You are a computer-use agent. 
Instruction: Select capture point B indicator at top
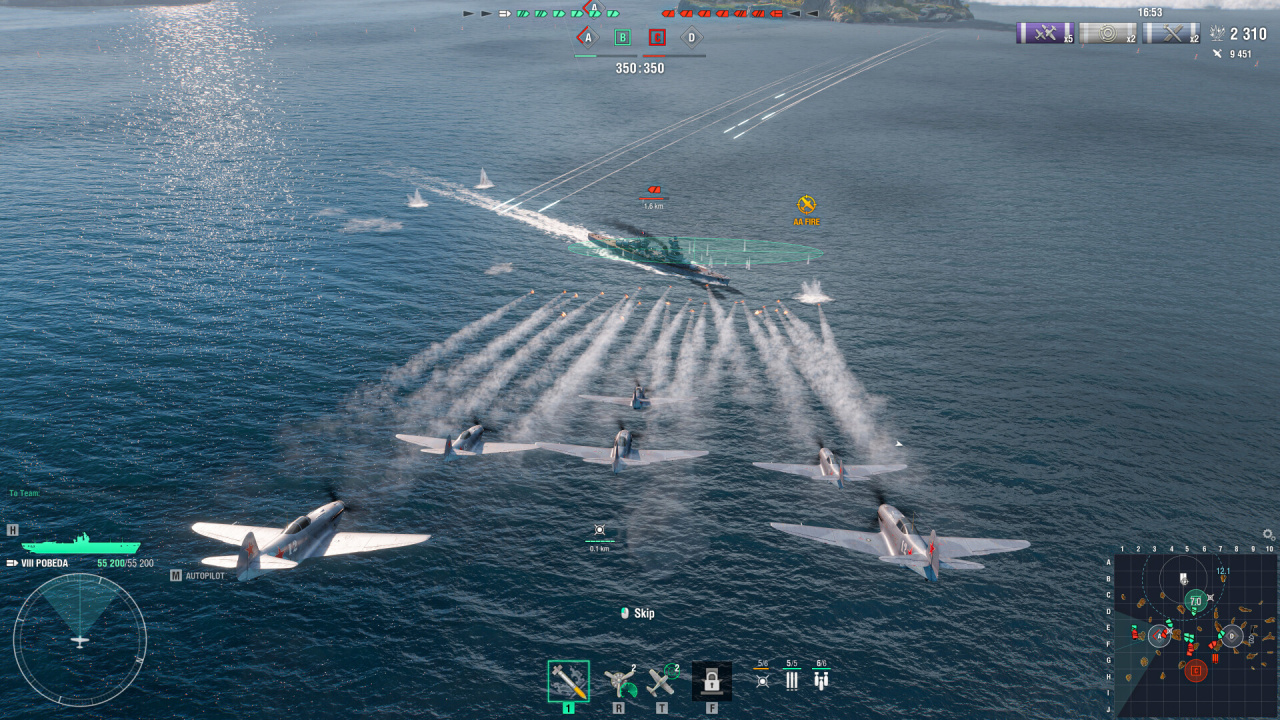click(622, 38)
